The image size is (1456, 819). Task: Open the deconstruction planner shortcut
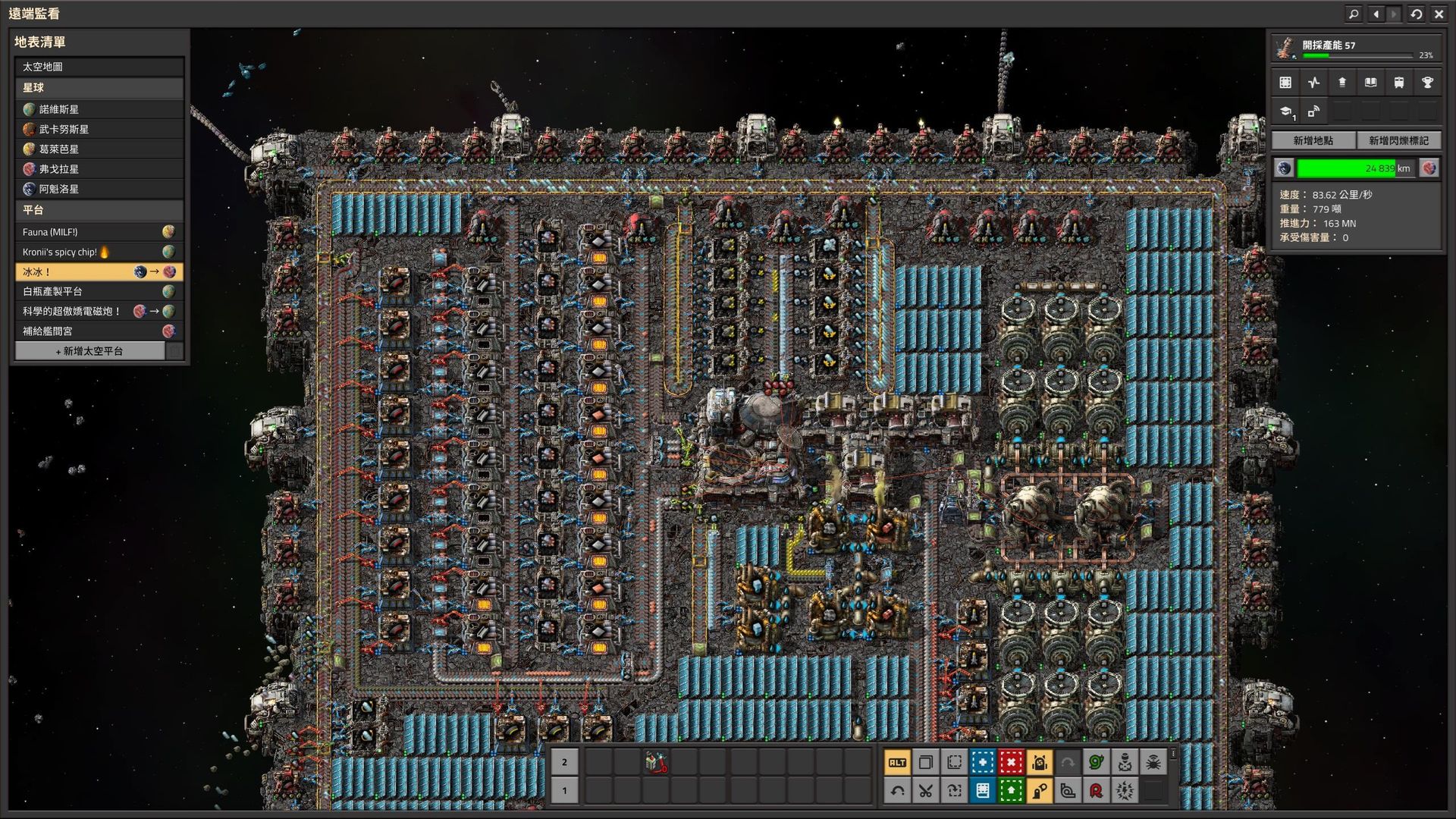pos(1011,763)
